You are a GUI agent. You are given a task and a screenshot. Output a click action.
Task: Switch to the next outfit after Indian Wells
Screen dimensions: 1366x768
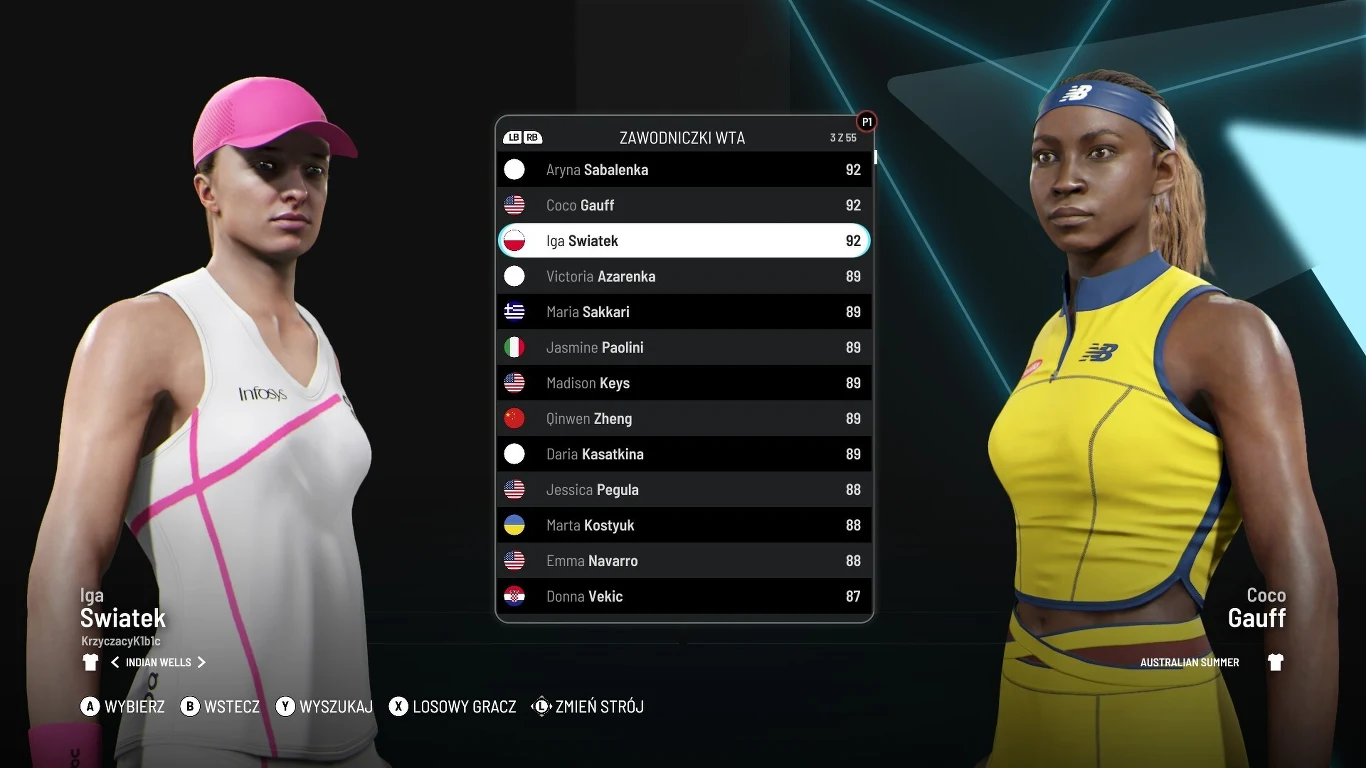[x=202, y=662]
